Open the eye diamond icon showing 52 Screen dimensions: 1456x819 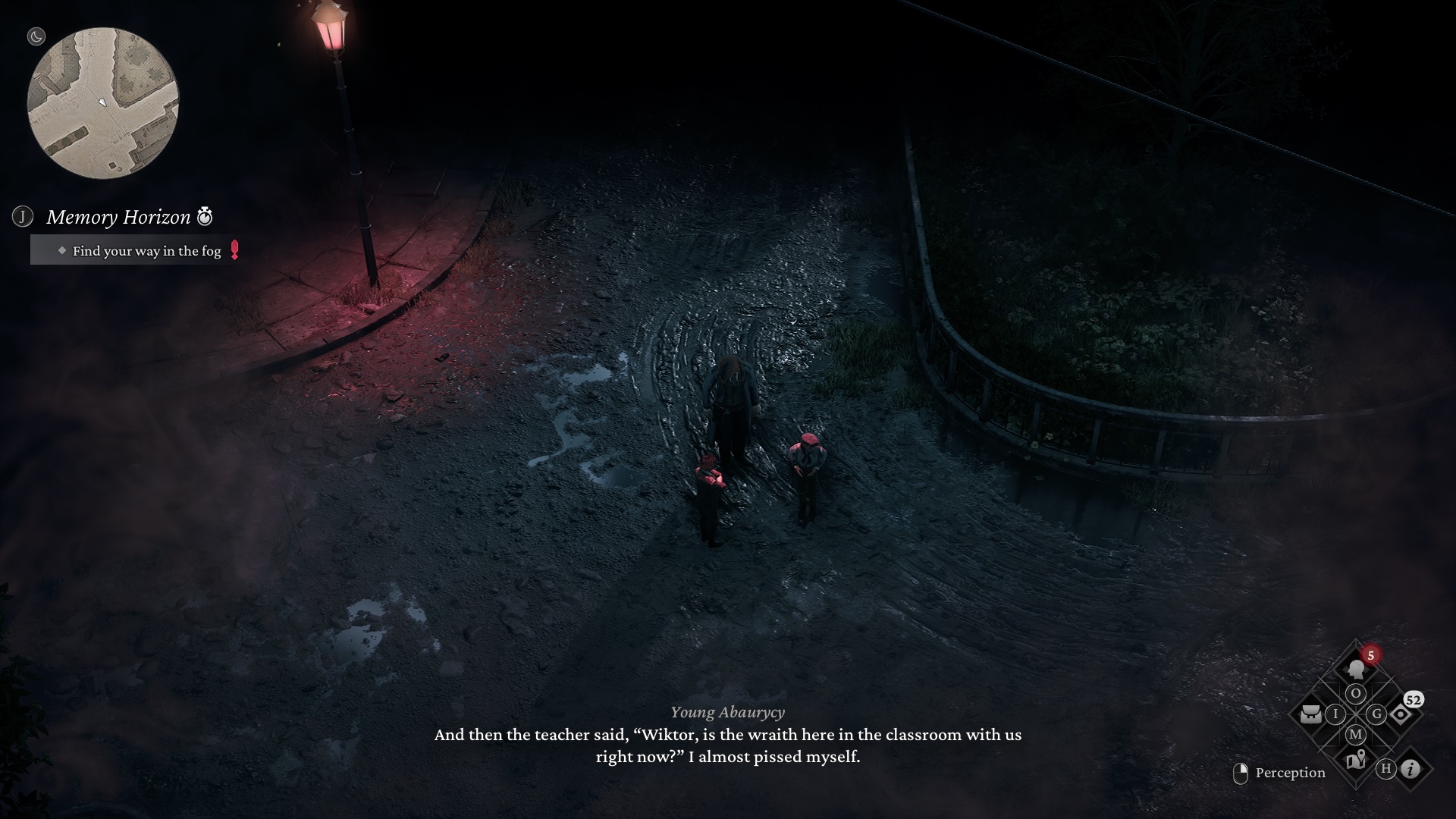coord(1400,714)
